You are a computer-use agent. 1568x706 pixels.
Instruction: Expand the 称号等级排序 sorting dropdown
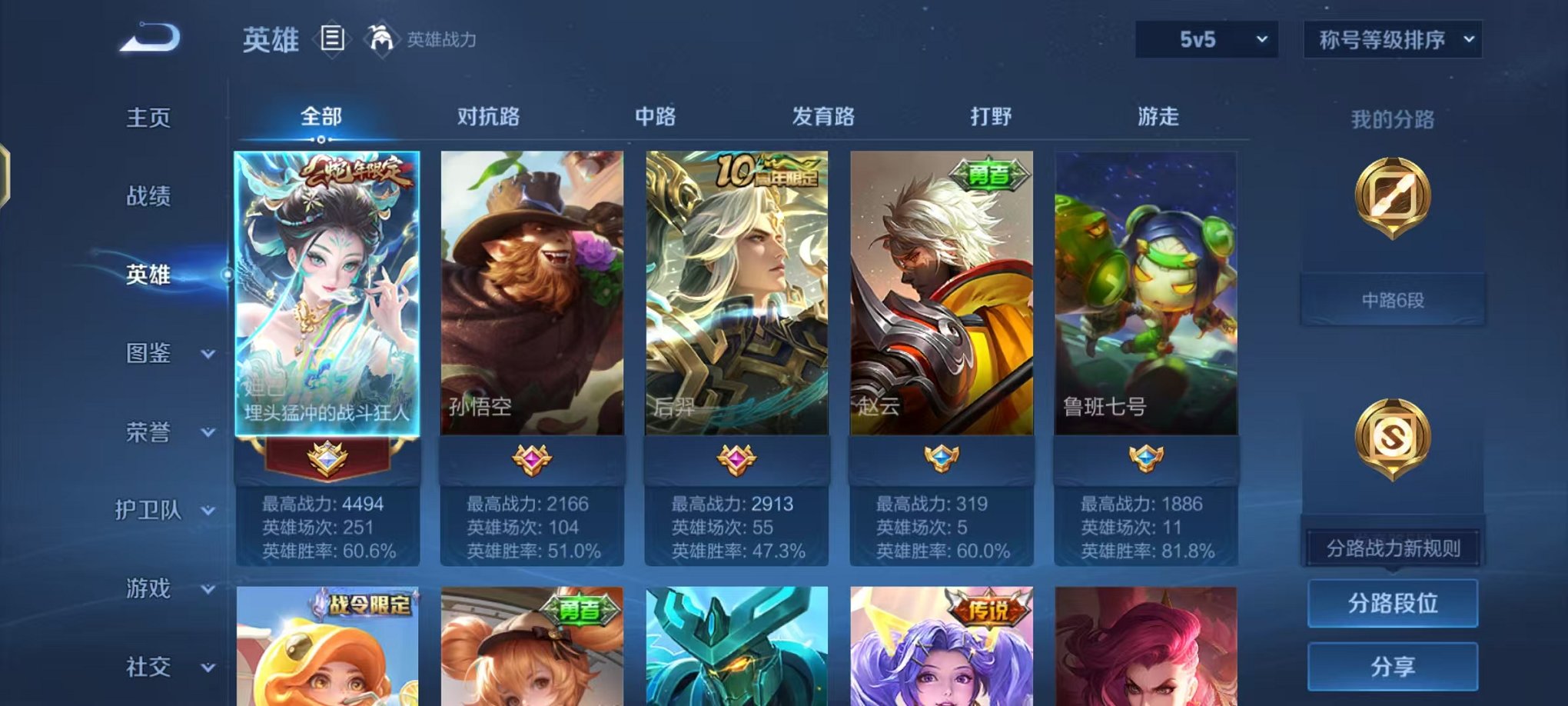(1392, 38)
